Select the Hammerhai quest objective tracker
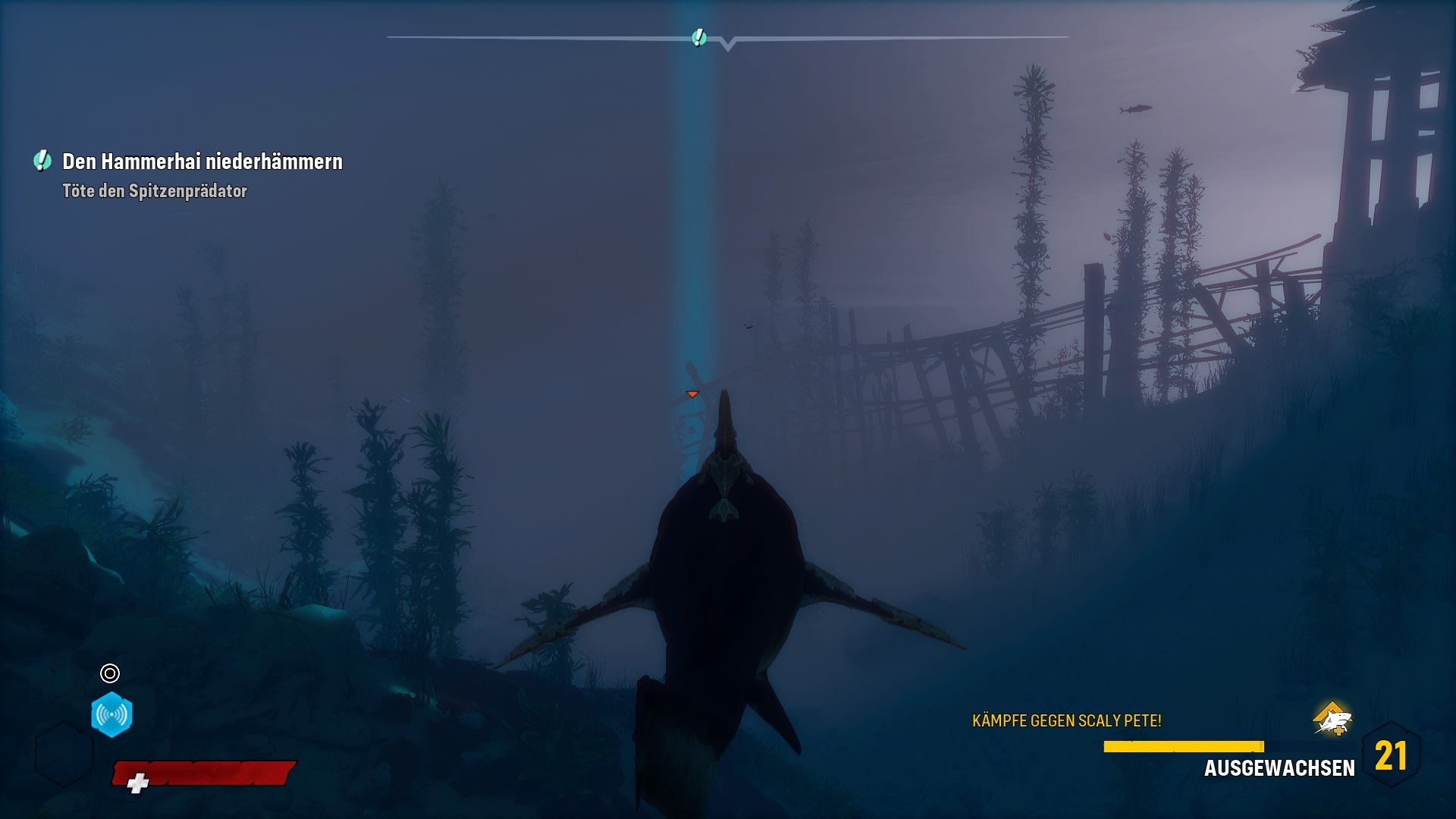This screenshot has height=819, width=1456. point(201,162)
